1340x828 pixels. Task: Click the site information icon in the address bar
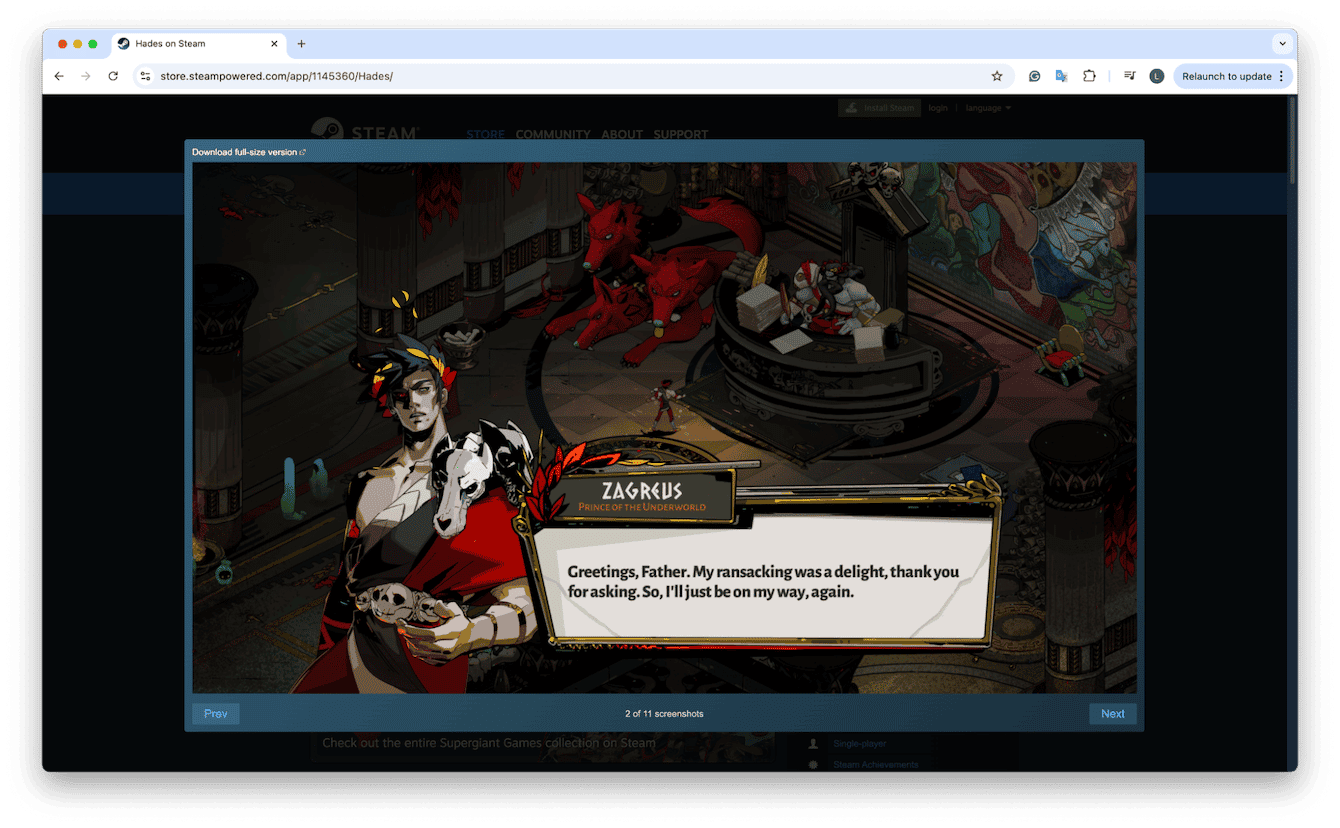coord(145,75)
